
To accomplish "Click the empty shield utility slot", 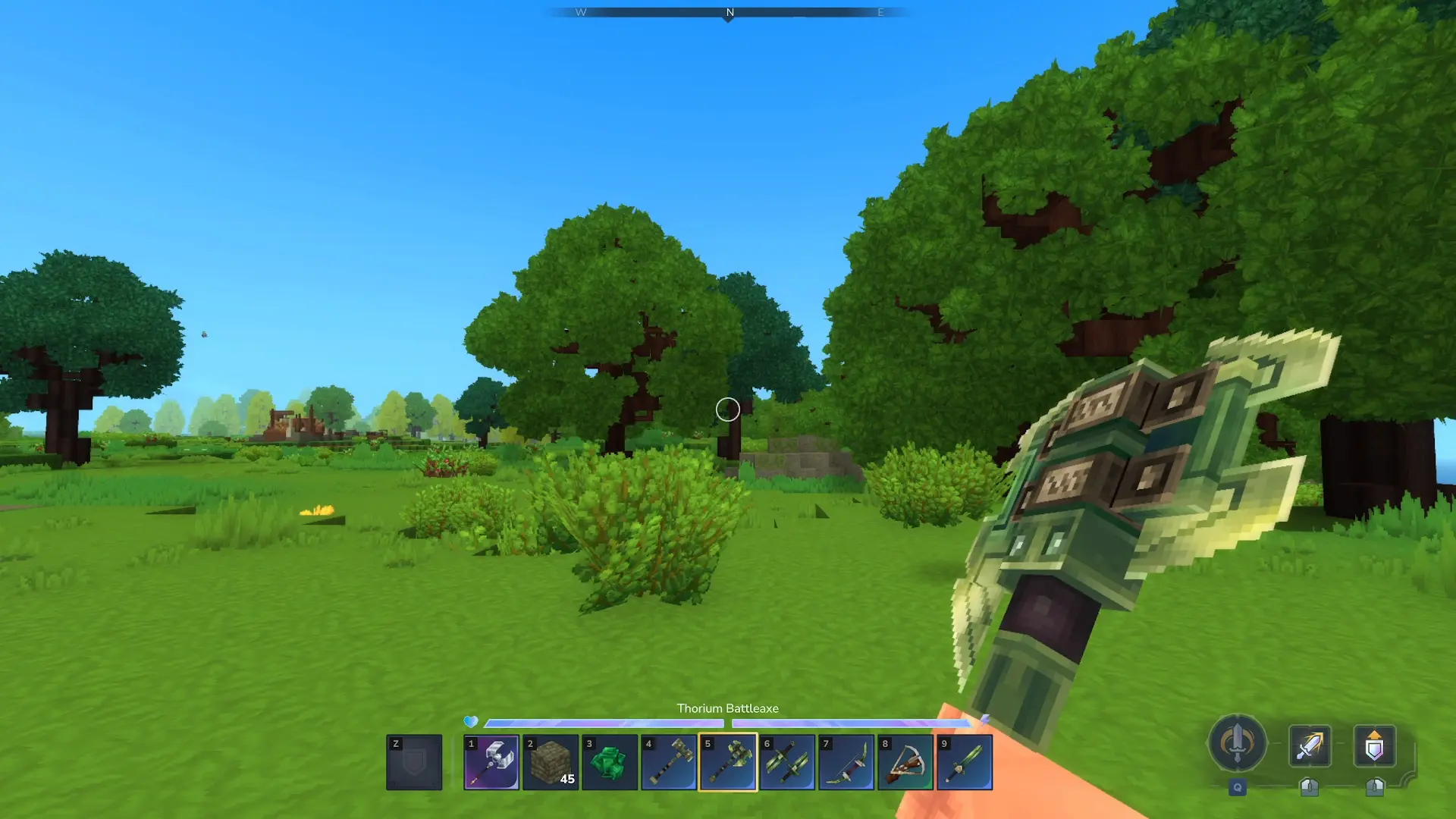I will [414, 762].
